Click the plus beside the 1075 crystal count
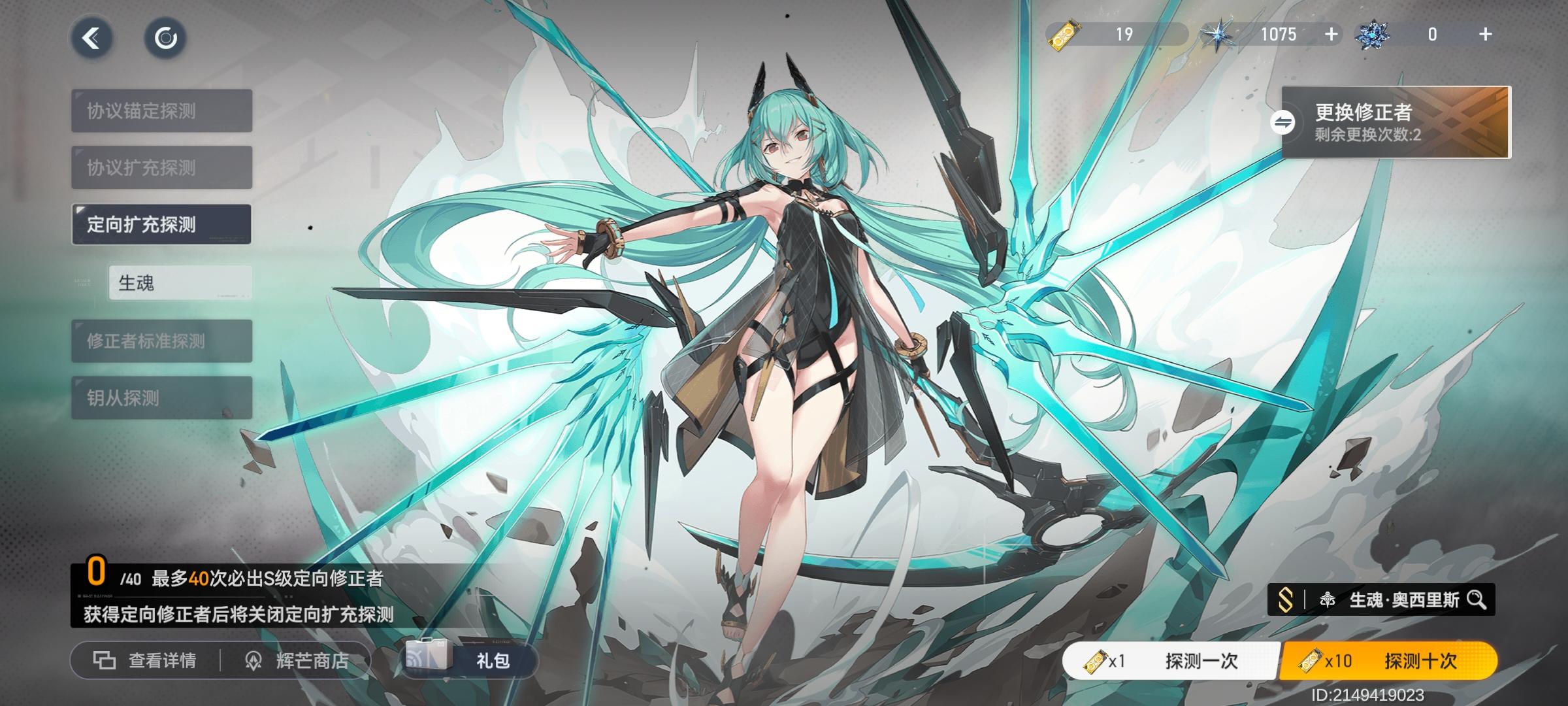This screenshot has height=706, width=1568. pyautogui.click(x=1331, y=34)
